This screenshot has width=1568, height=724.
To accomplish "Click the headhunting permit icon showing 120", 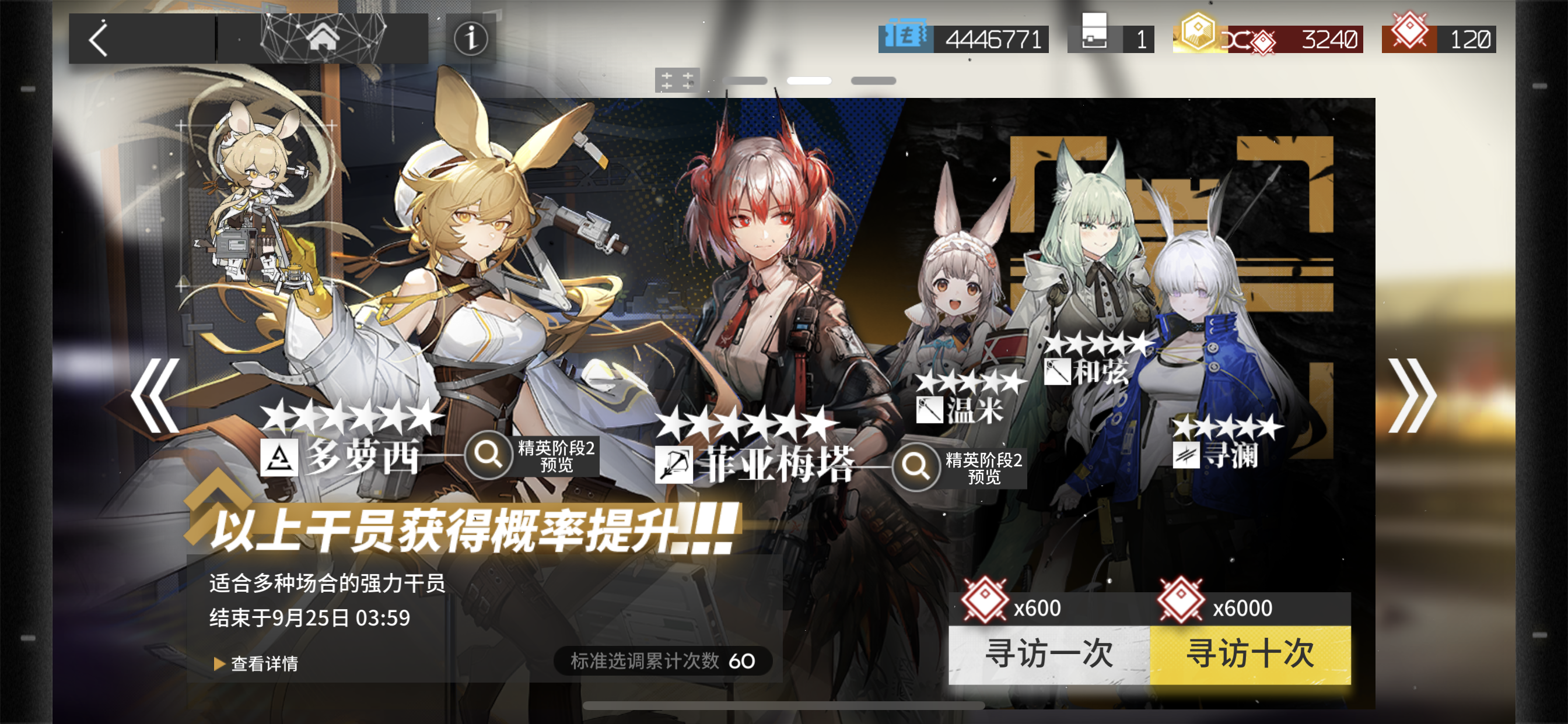I will (x=1411, y=37).
